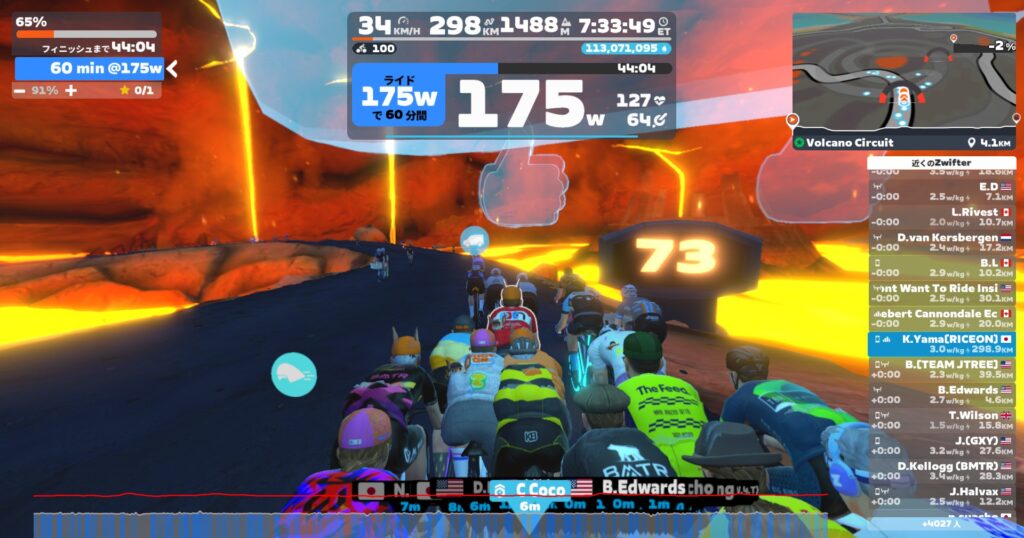Click the Volcano minimap
Viewport: 1024px width, 538px height.
coord(903,71)
